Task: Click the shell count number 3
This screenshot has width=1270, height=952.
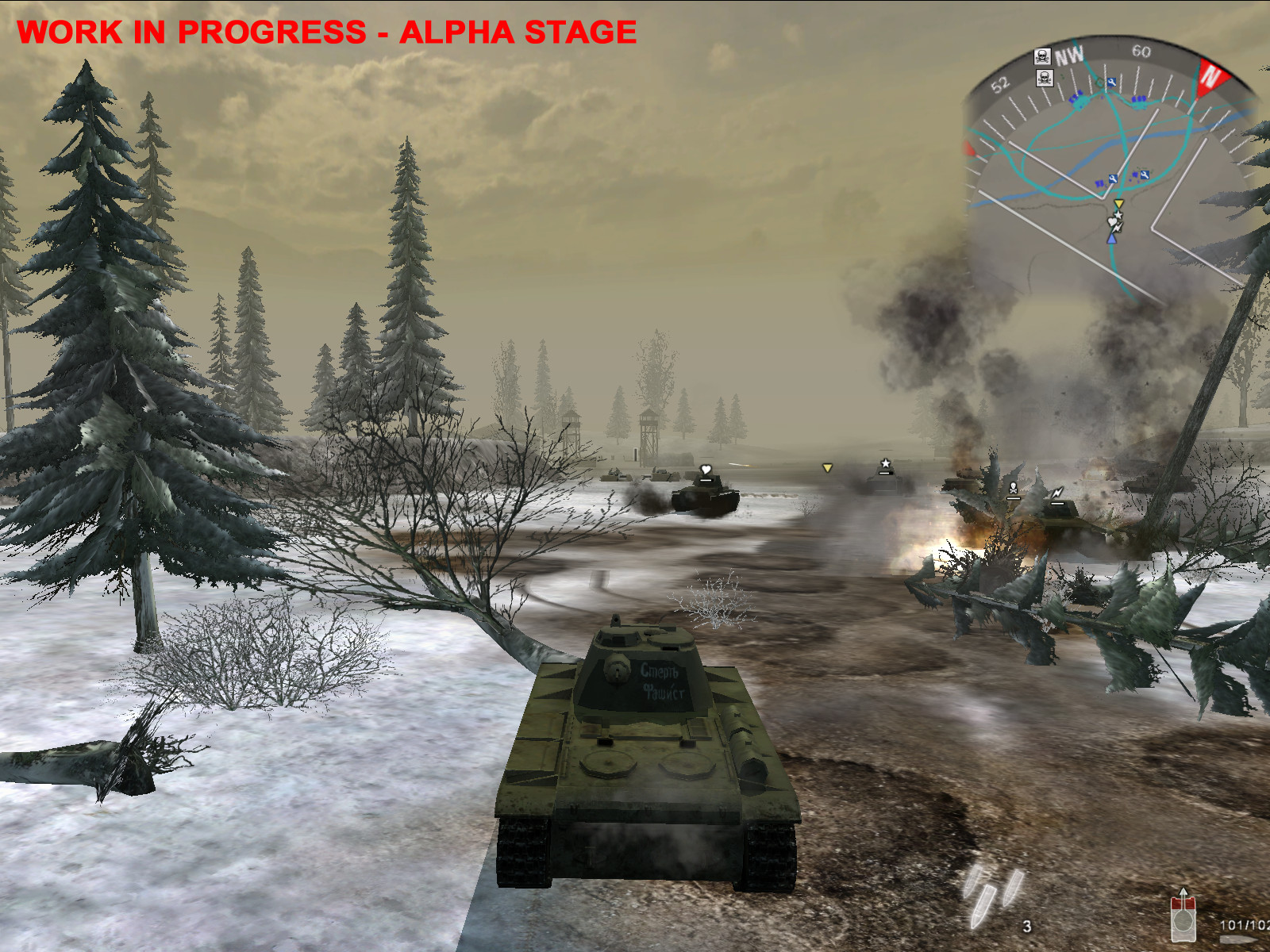Action: (1026, 926)
